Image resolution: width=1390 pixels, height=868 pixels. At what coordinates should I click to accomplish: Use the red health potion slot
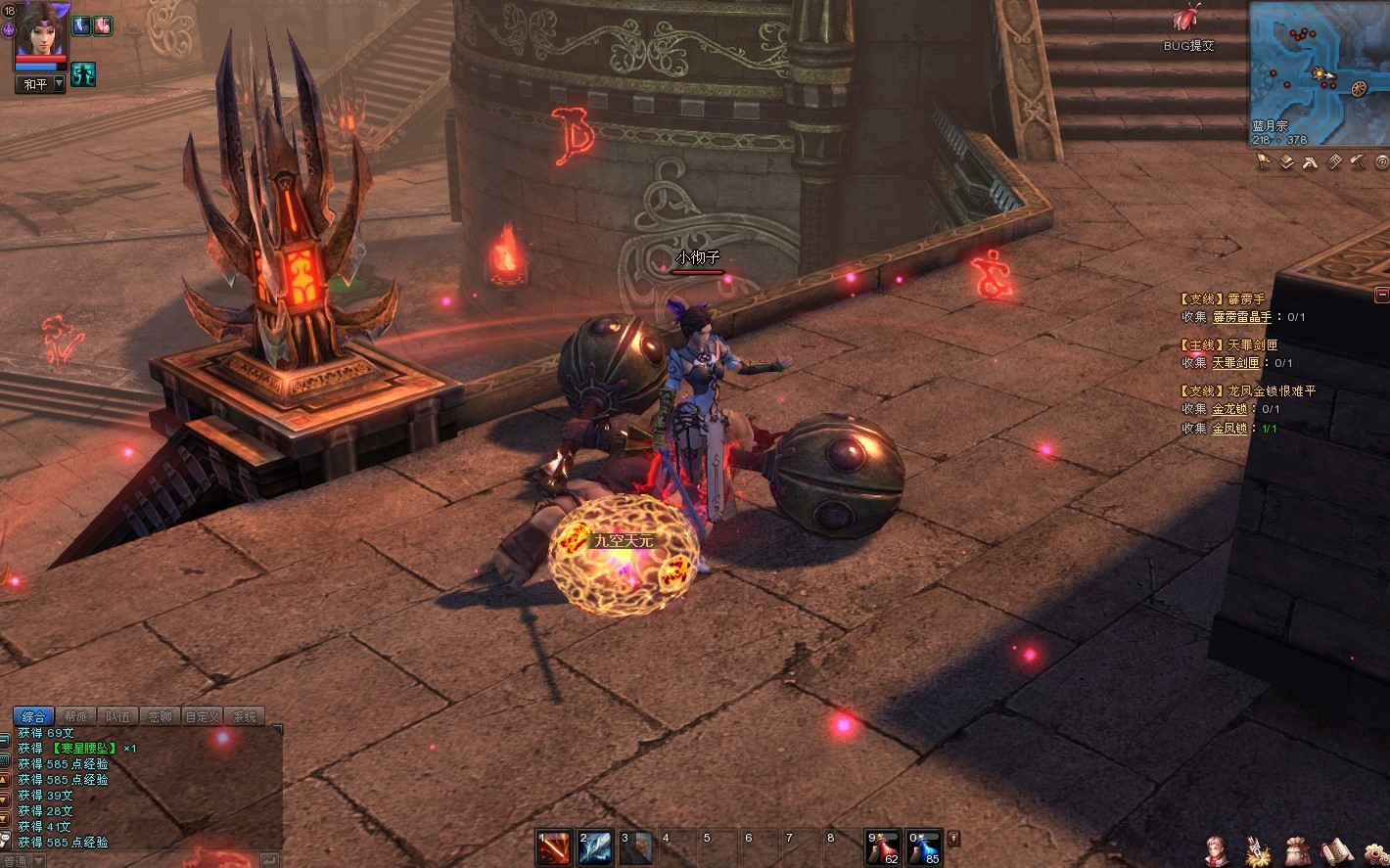pyautogui.click(x=883, y=847)
